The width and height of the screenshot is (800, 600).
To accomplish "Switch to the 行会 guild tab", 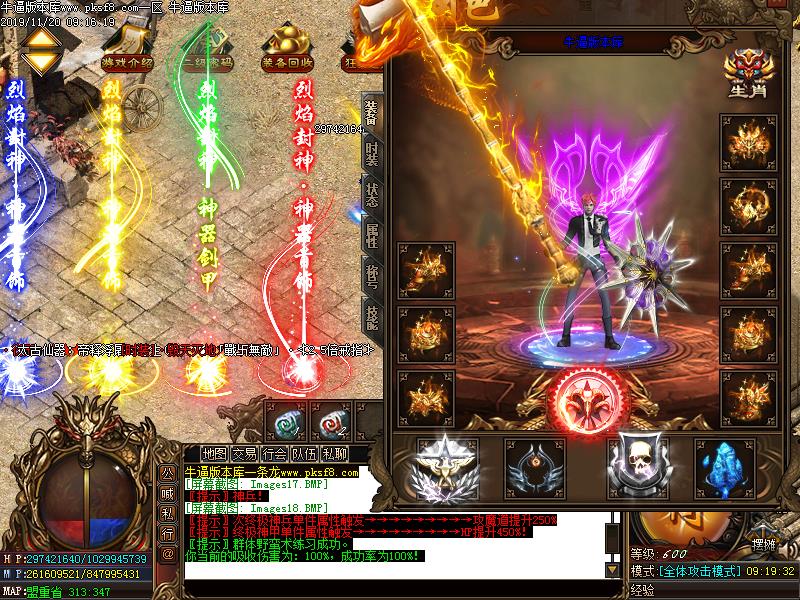I will (x=275, y=453).
